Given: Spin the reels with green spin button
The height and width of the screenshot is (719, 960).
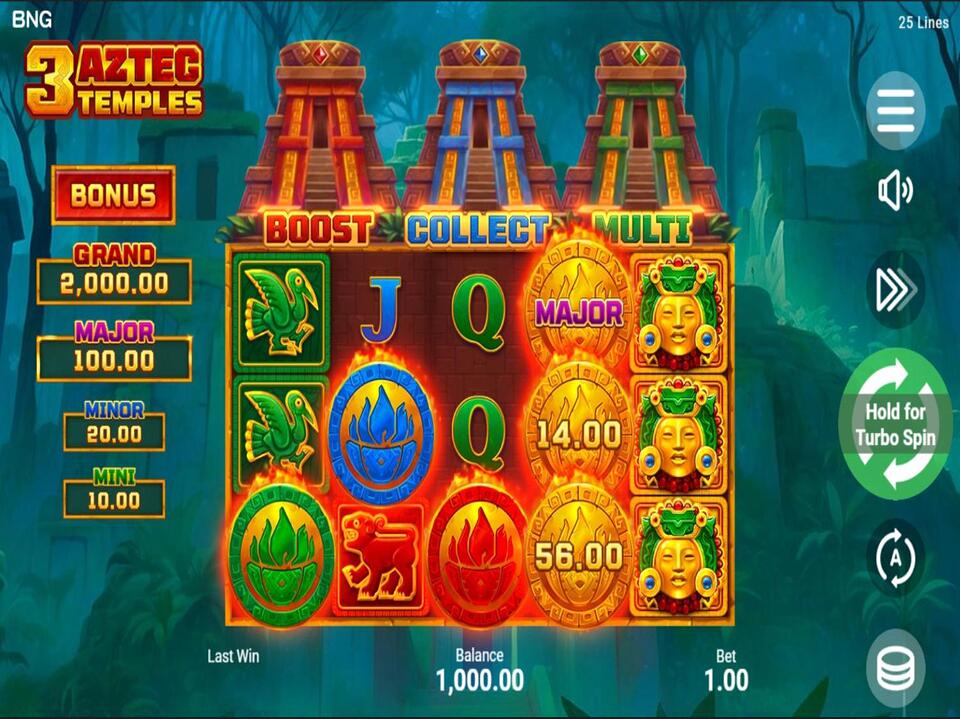Looking at the screenshot, I should pos(896,424).
